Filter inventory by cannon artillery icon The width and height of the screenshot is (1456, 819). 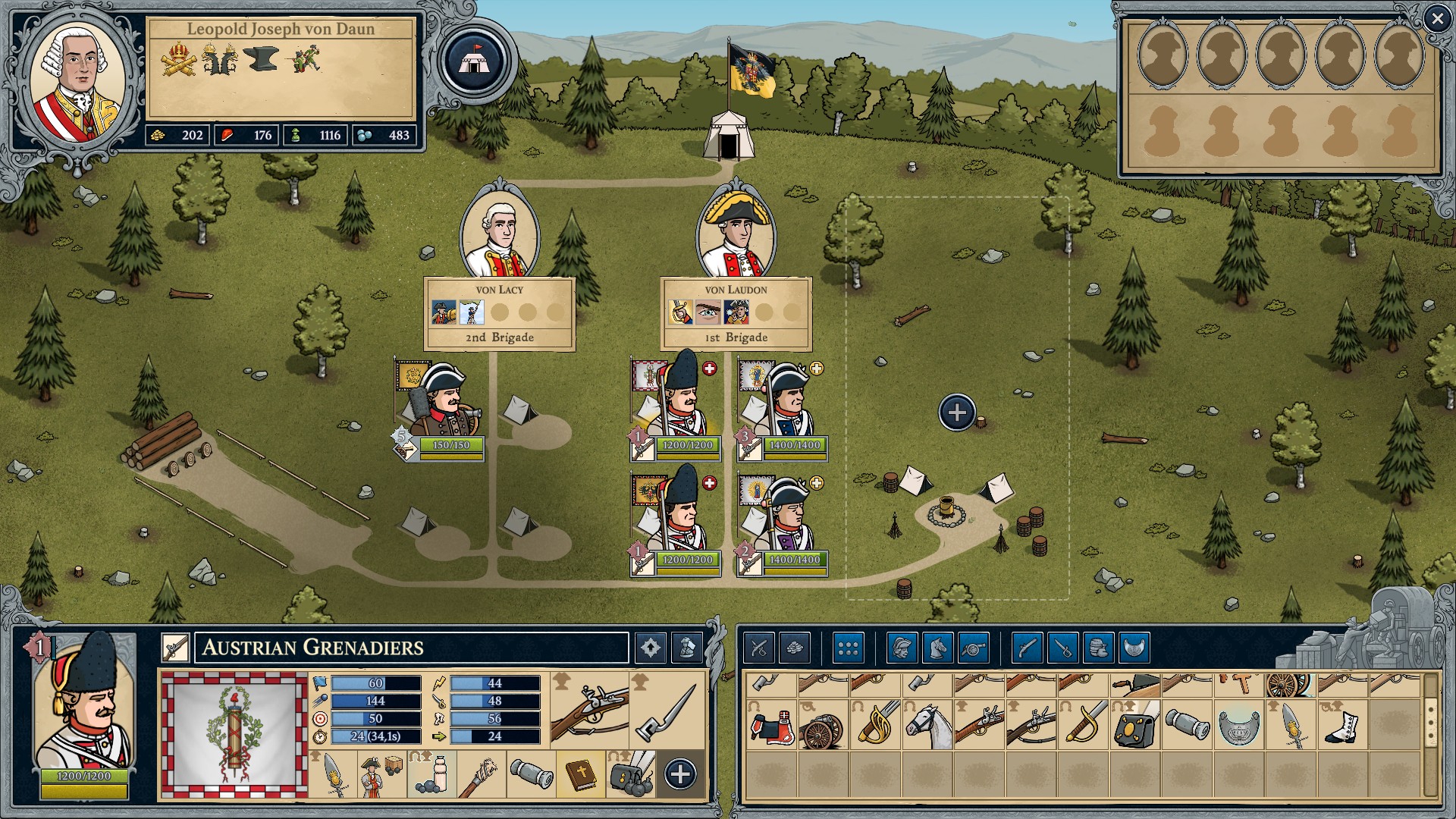pos(974,648)
